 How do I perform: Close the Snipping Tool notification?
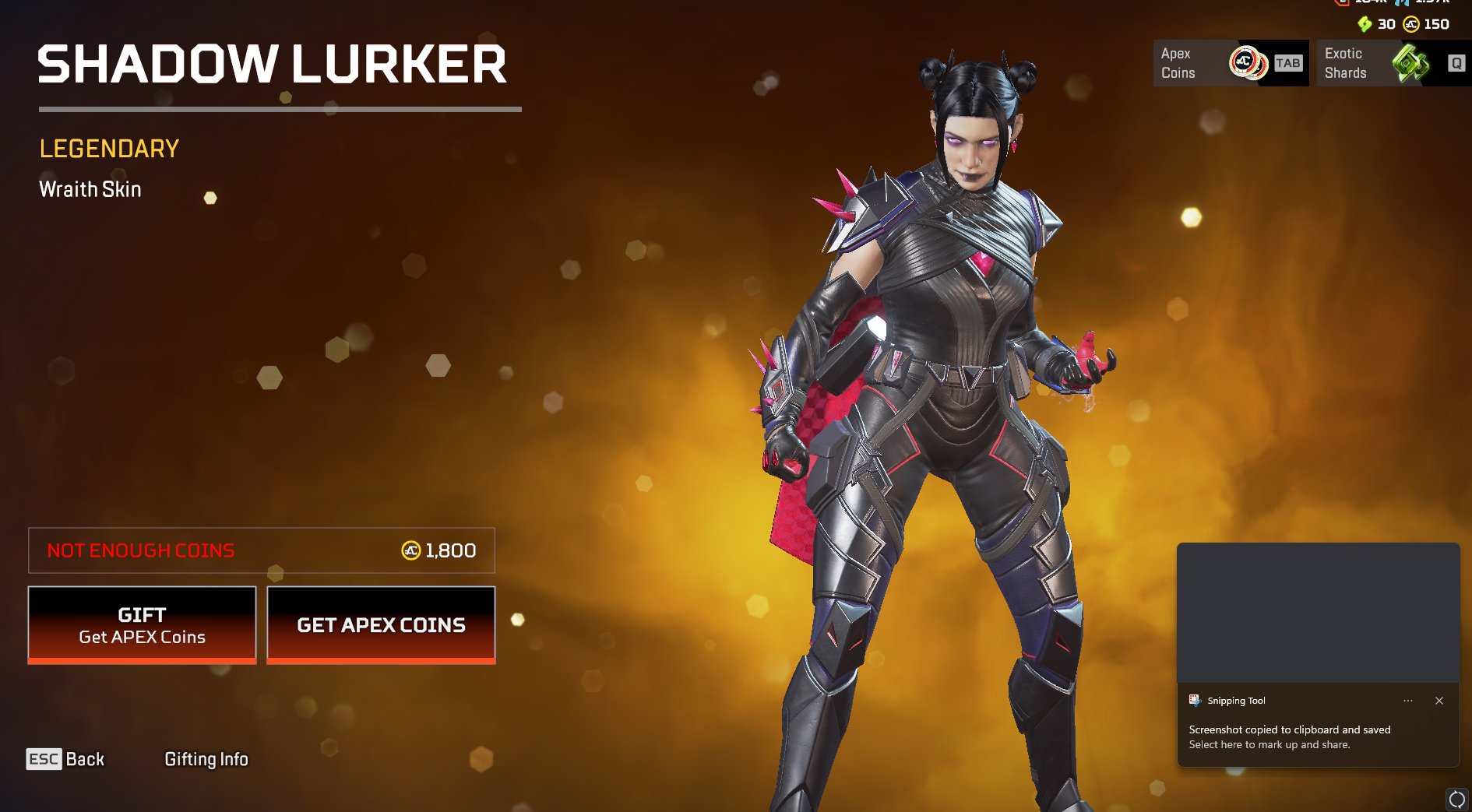pyautogui.click(x=1439, y=701)
